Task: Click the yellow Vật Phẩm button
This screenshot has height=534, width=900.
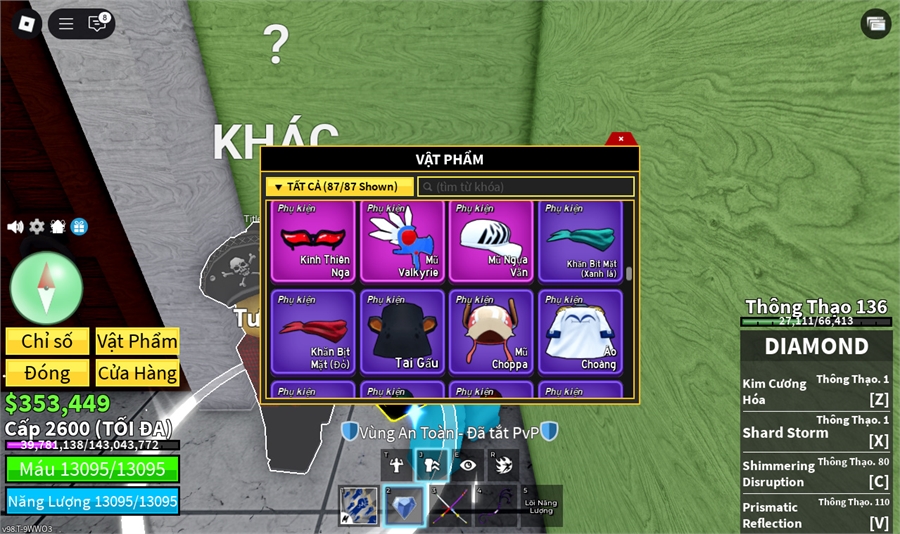Action: coord(137,341)
